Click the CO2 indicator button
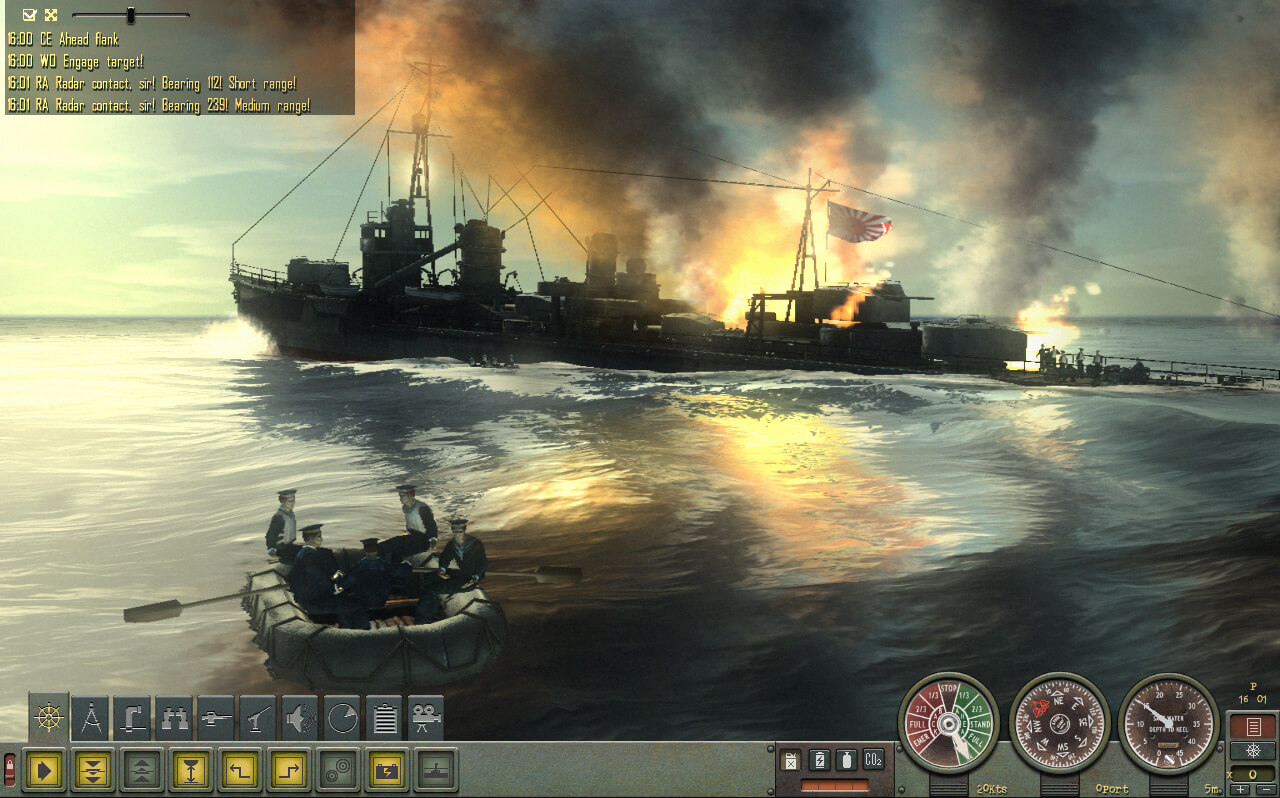Viewport: 1280px width, 798px height. [873, 759]
